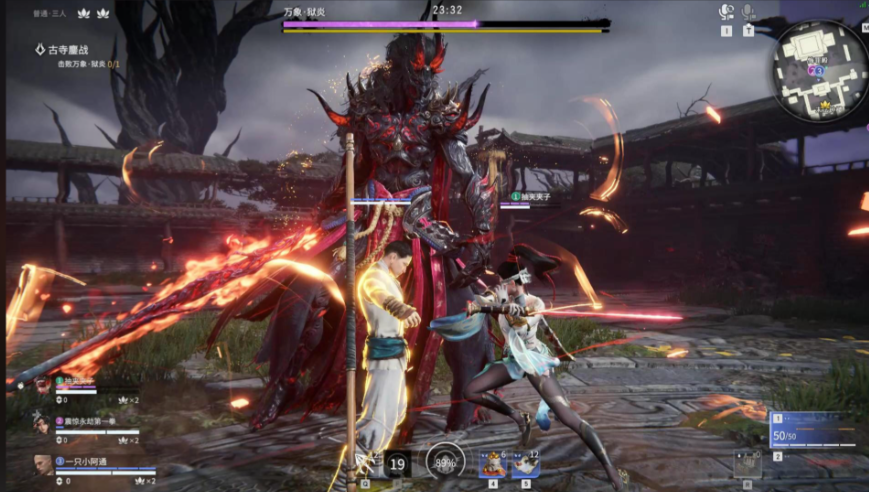Viewport: 869px width, 492px height.
Task: Toggle the microphone icon
Action: 748,12
